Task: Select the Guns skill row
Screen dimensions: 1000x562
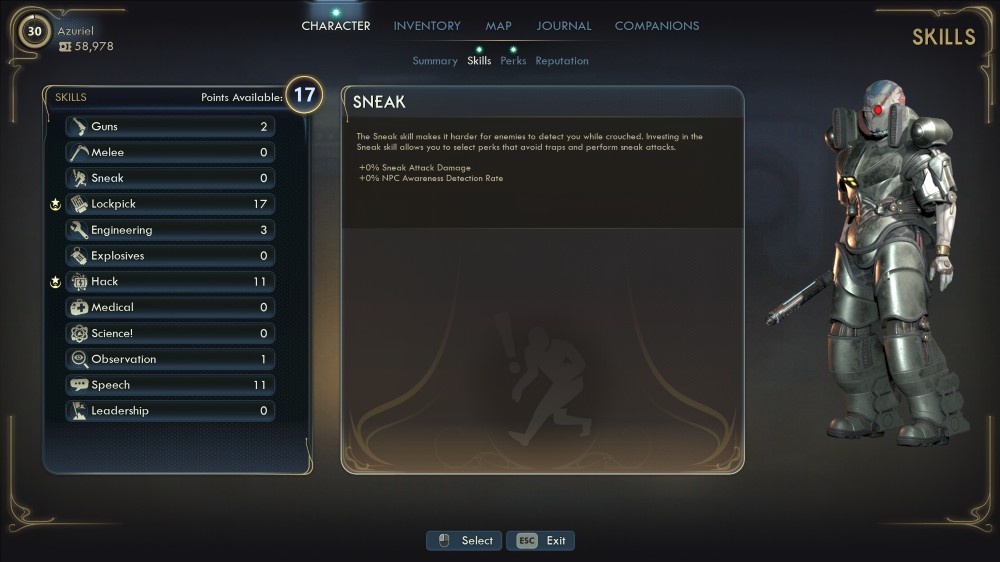Action: click(x=170, y=127)
